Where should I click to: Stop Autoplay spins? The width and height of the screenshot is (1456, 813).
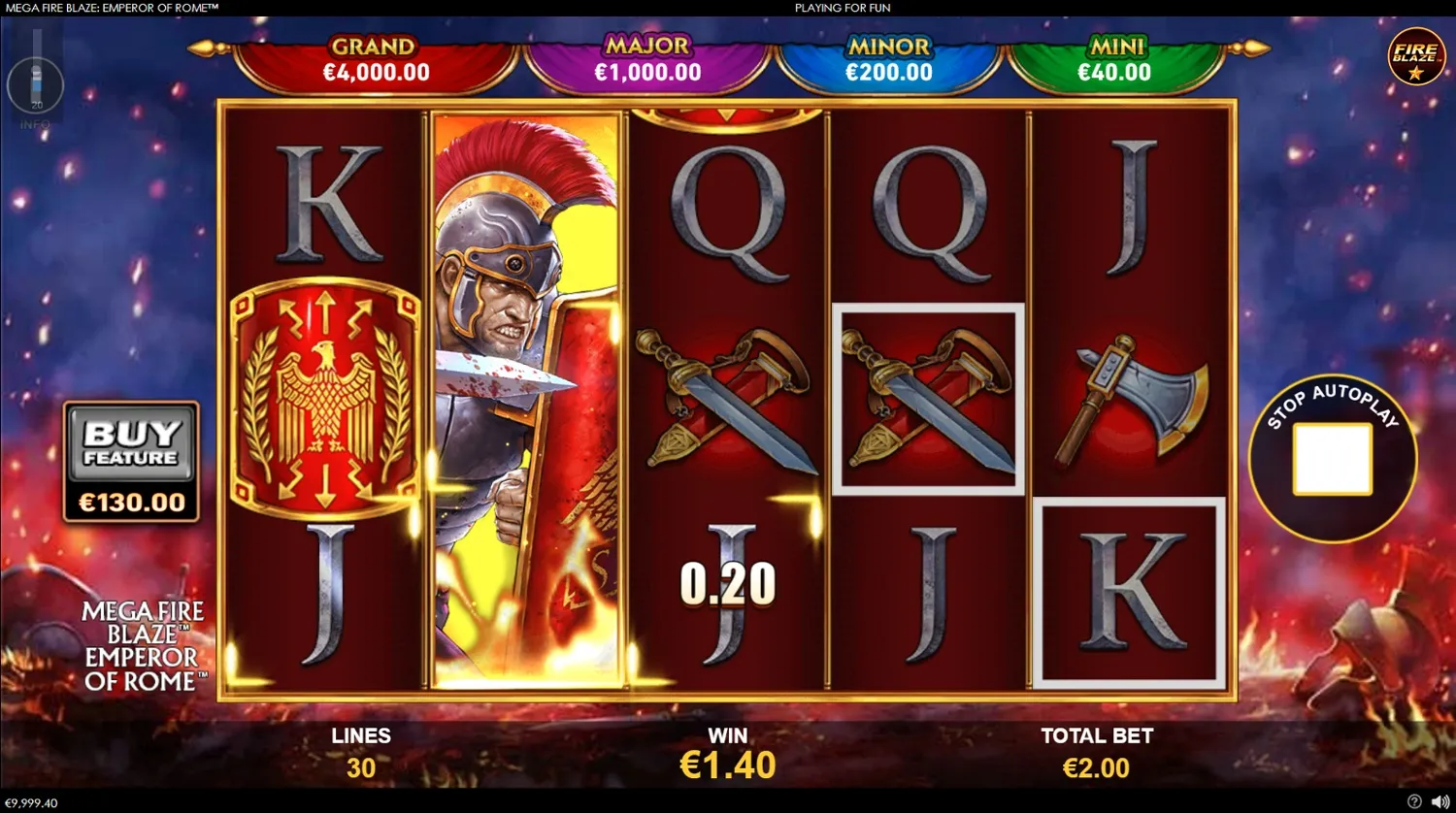[1331, 458]
